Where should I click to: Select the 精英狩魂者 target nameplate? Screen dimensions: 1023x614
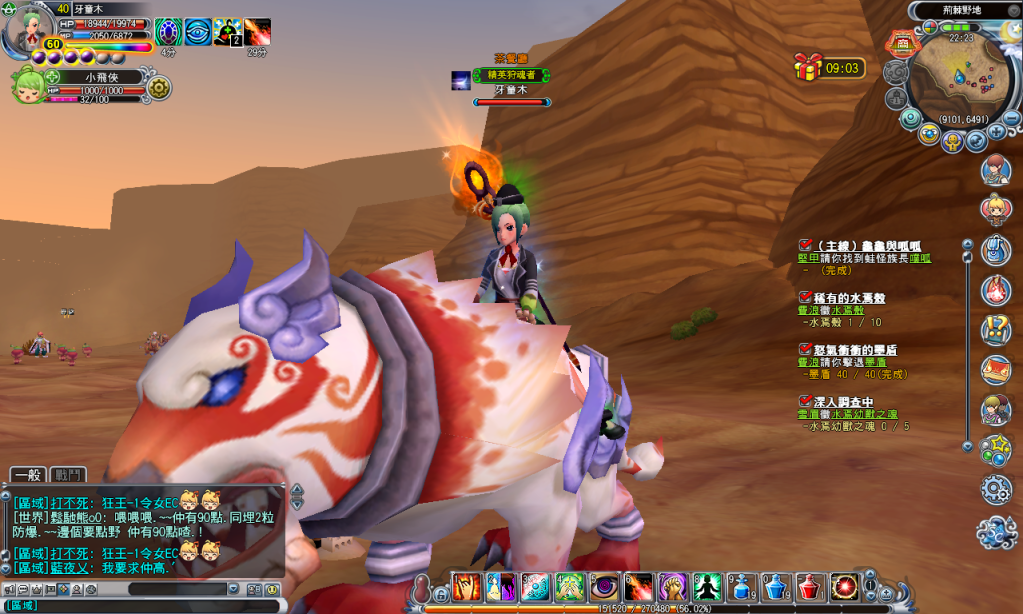(511, 75)
